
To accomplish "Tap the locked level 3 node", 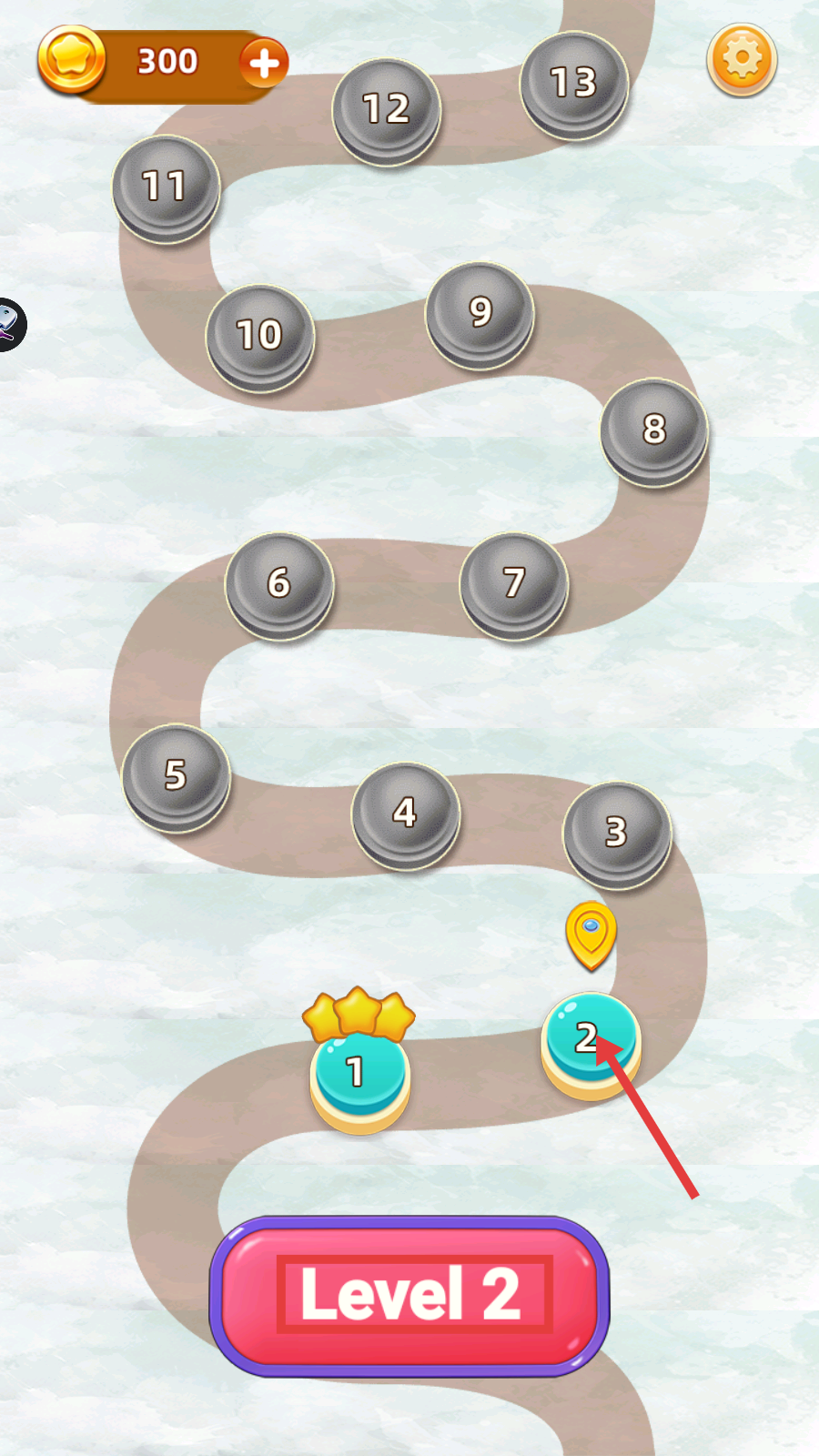I will [617, 833].
